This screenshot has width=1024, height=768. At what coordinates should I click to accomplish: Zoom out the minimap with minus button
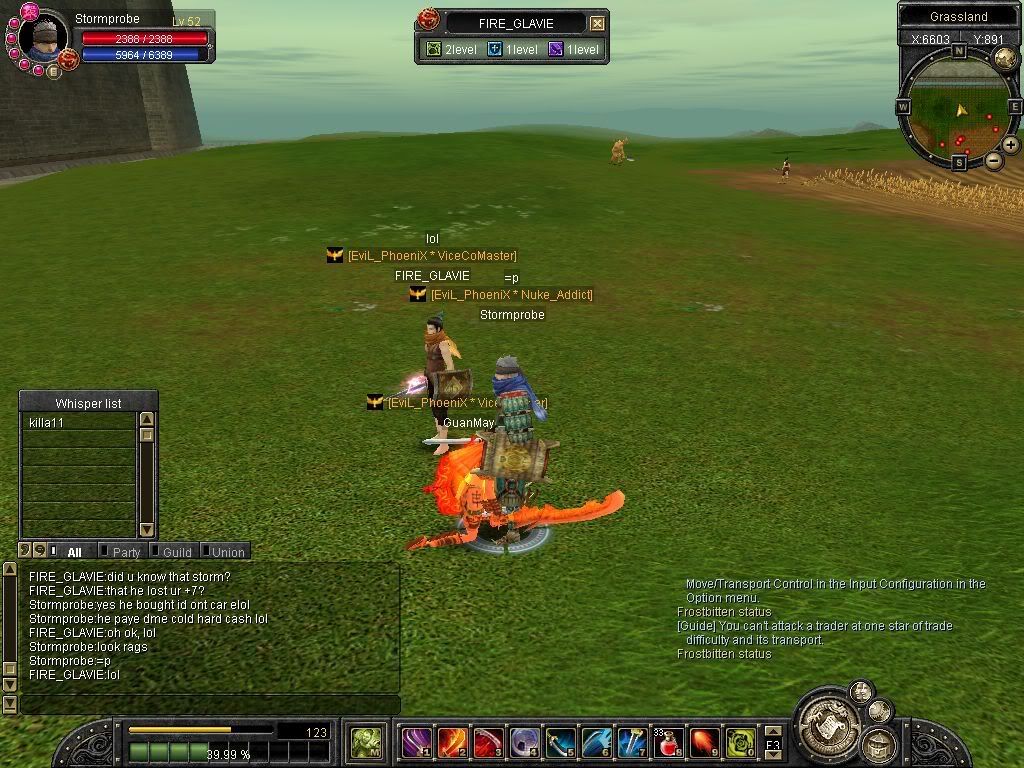tap(994, 160)
